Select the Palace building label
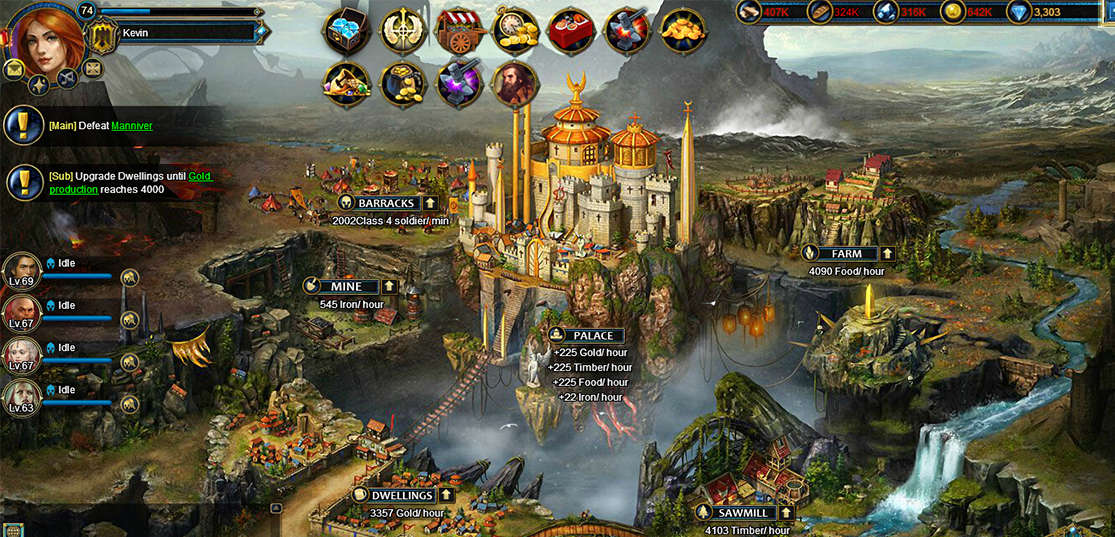 (x=592, y=336)
